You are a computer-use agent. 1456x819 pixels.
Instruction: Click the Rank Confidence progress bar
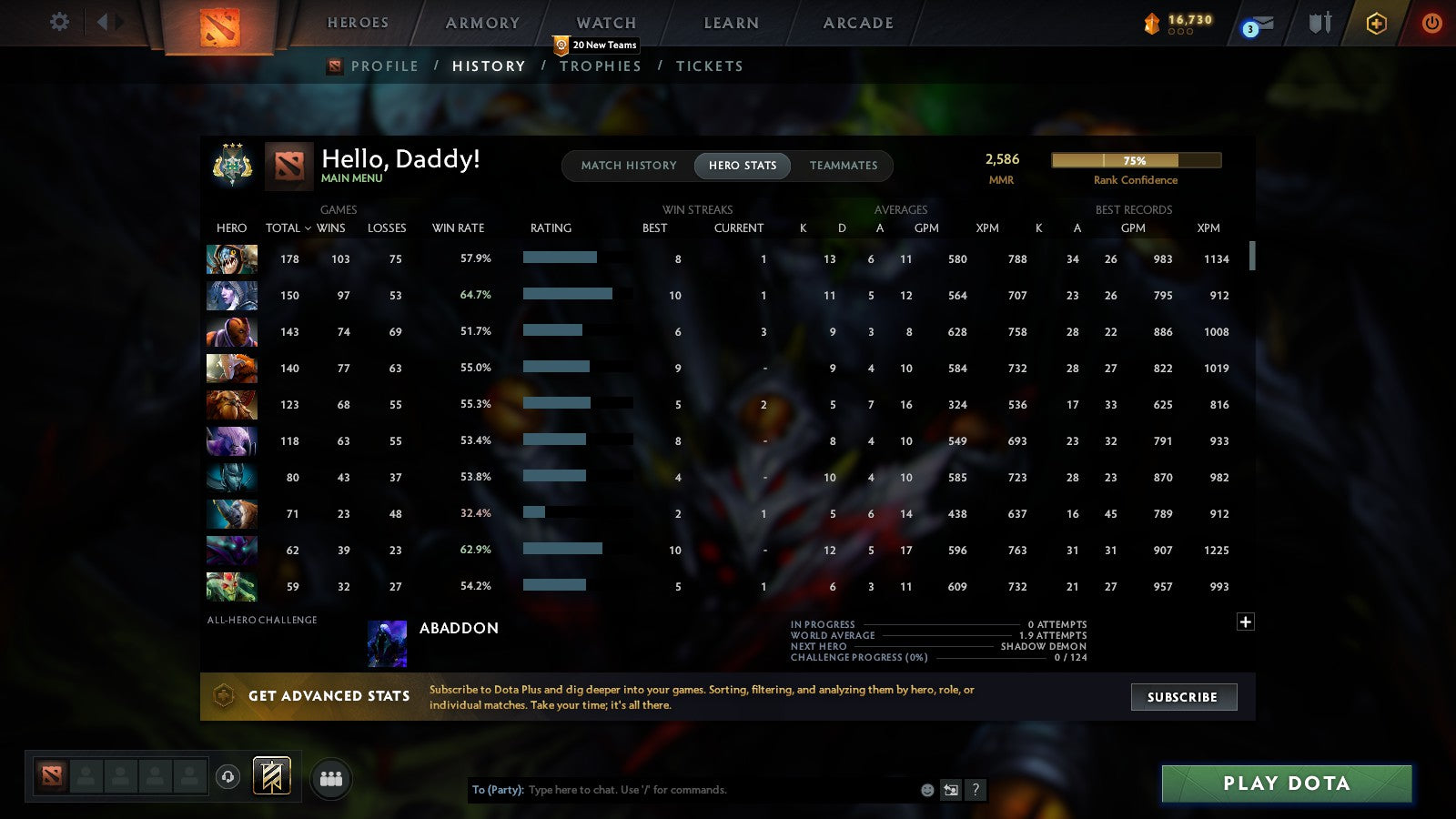coord(1136,160)
